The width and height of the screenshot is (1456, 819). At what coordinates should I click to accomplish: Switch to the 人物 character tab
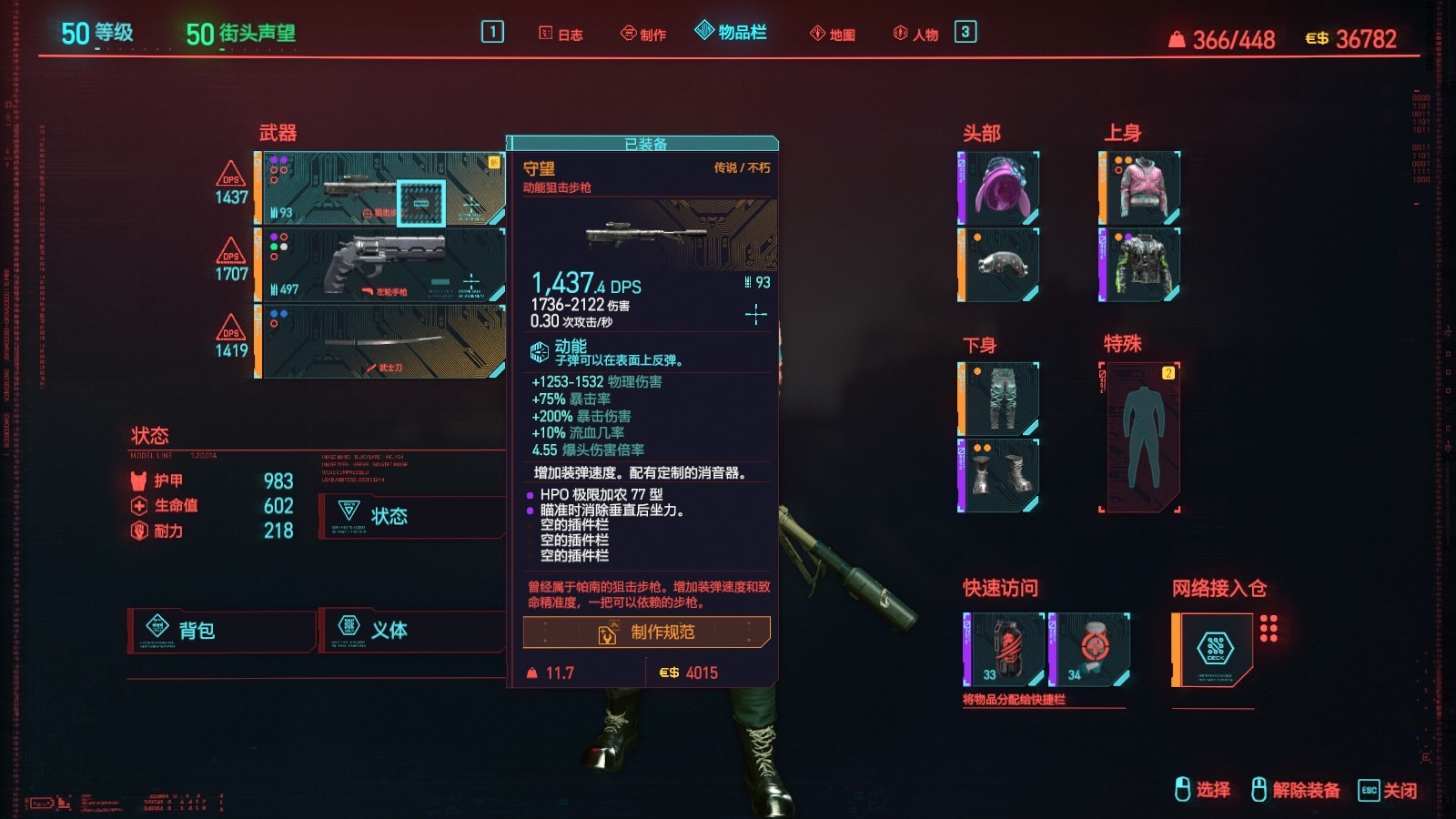pyautogui.click(x=915, y=35)
